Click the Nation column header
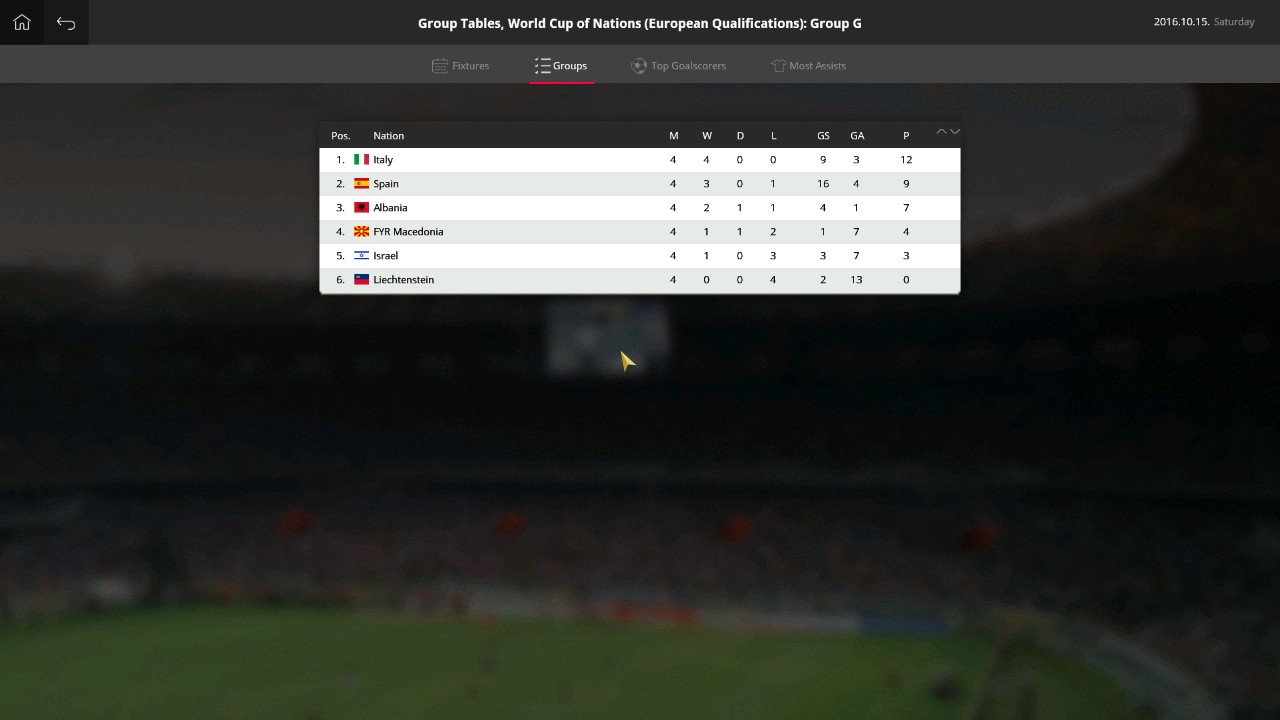 click(388, 135)
